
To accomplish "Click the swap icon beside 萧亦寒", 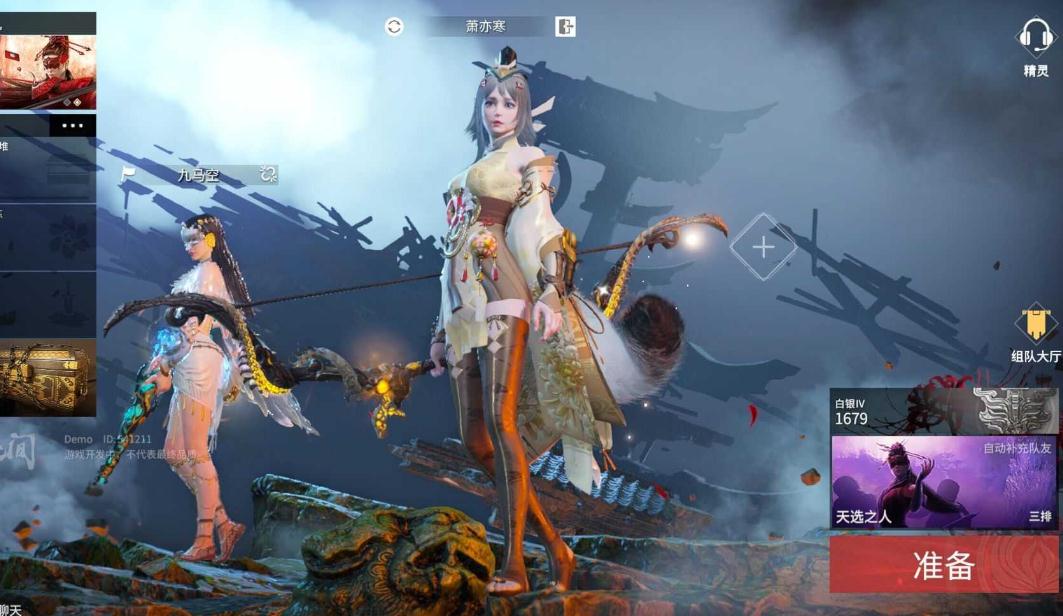I will [x=394, y=27].
